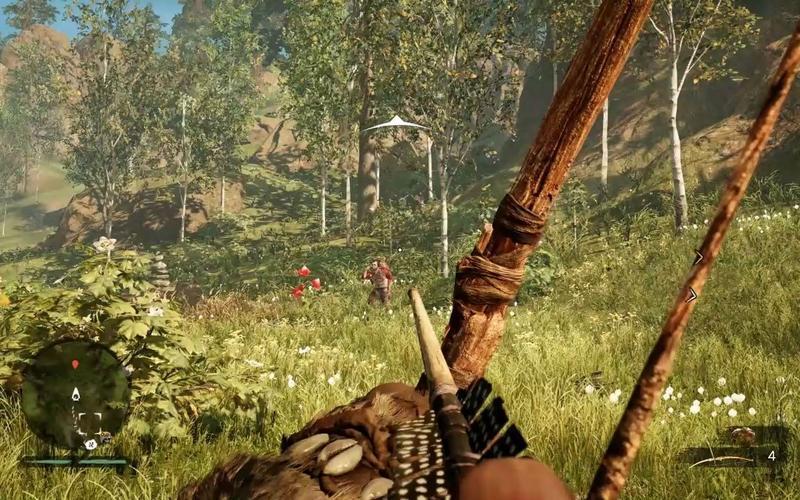800x500 pixels.
Task: Open the circular minimap
Action: (76, 396)
